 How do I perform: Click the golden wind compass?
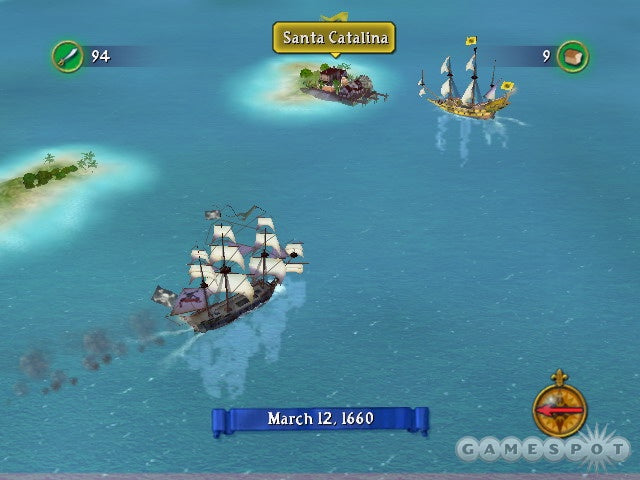(559, 408)
